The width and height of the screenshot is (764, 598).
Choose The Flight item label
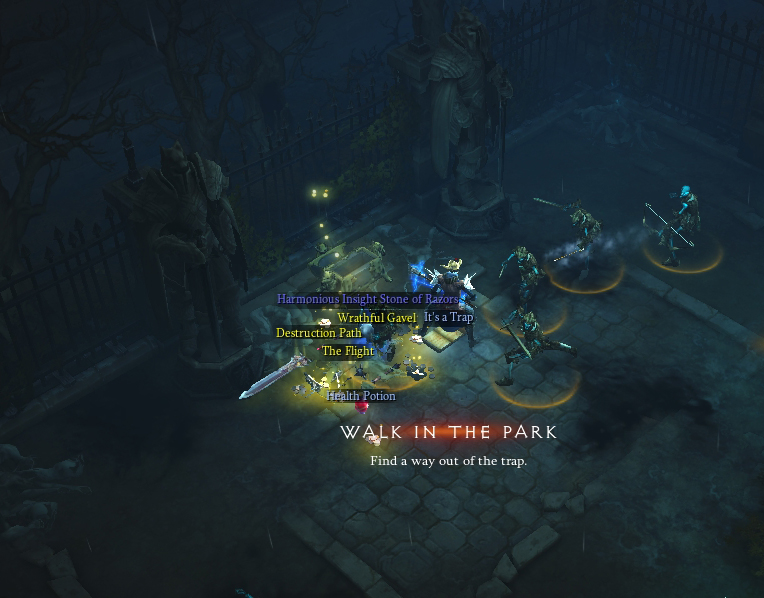[x=348, y=351]
